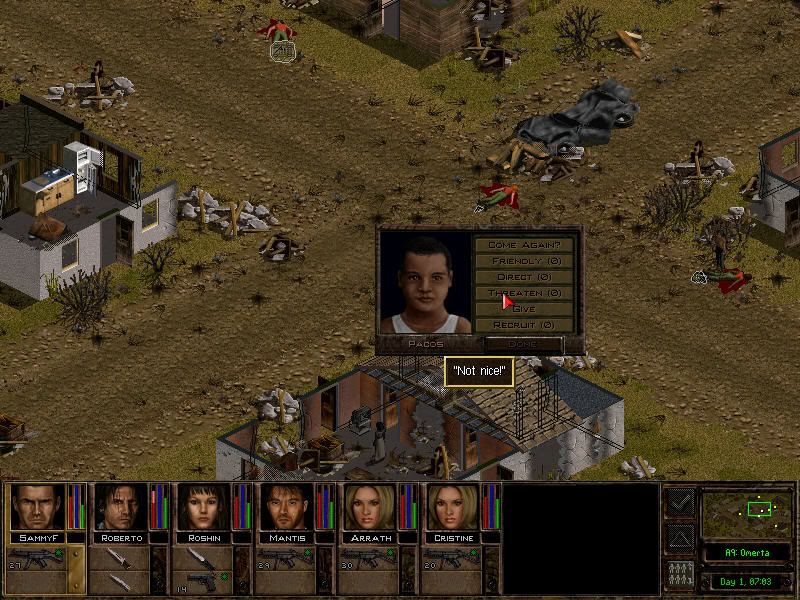
Task: Switch to Roshin's portrait
Action: pos(203,507)
